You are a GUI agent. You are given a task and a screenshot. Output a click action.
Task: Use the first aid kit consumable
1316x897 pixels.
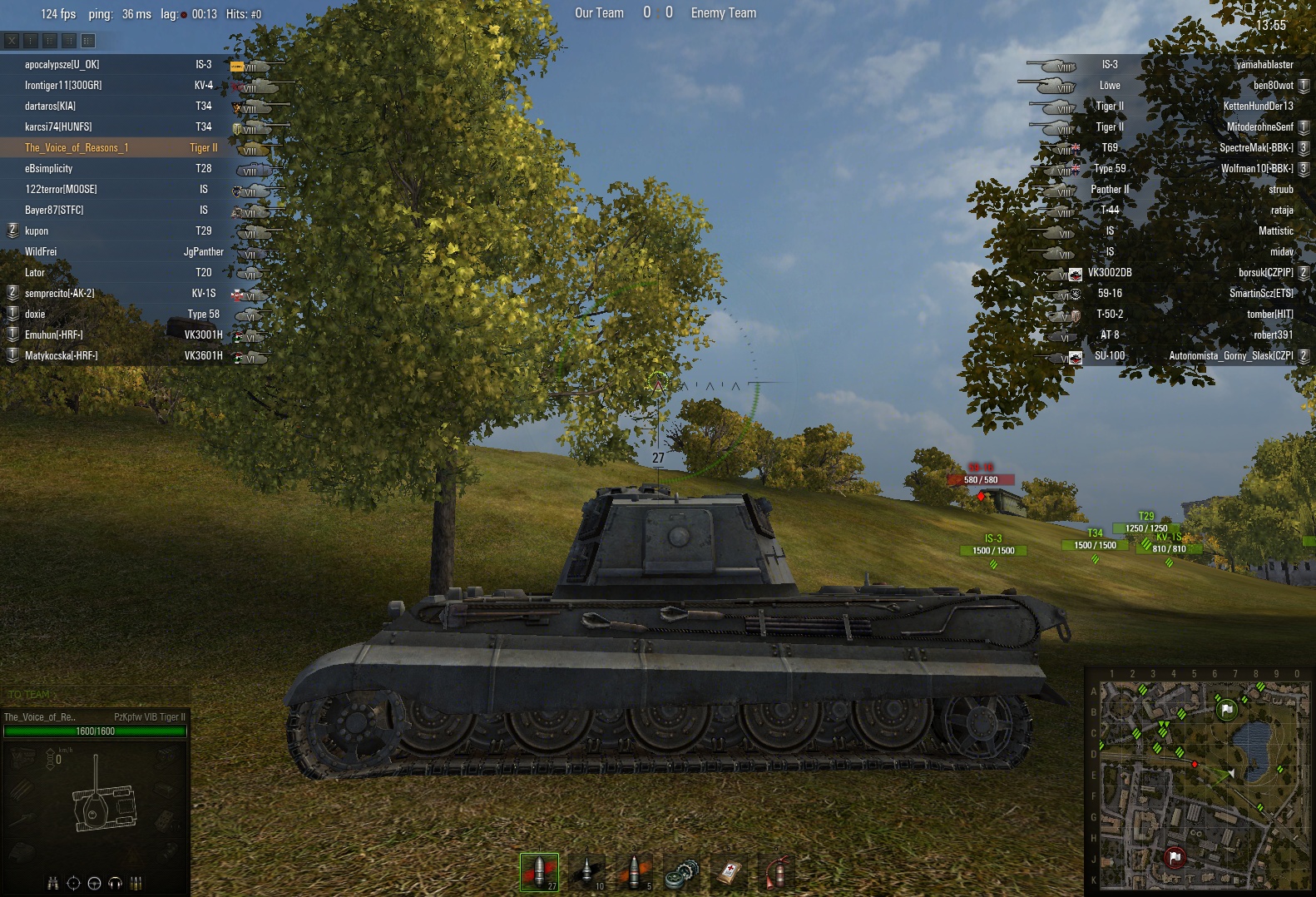(x=729, y=873)
